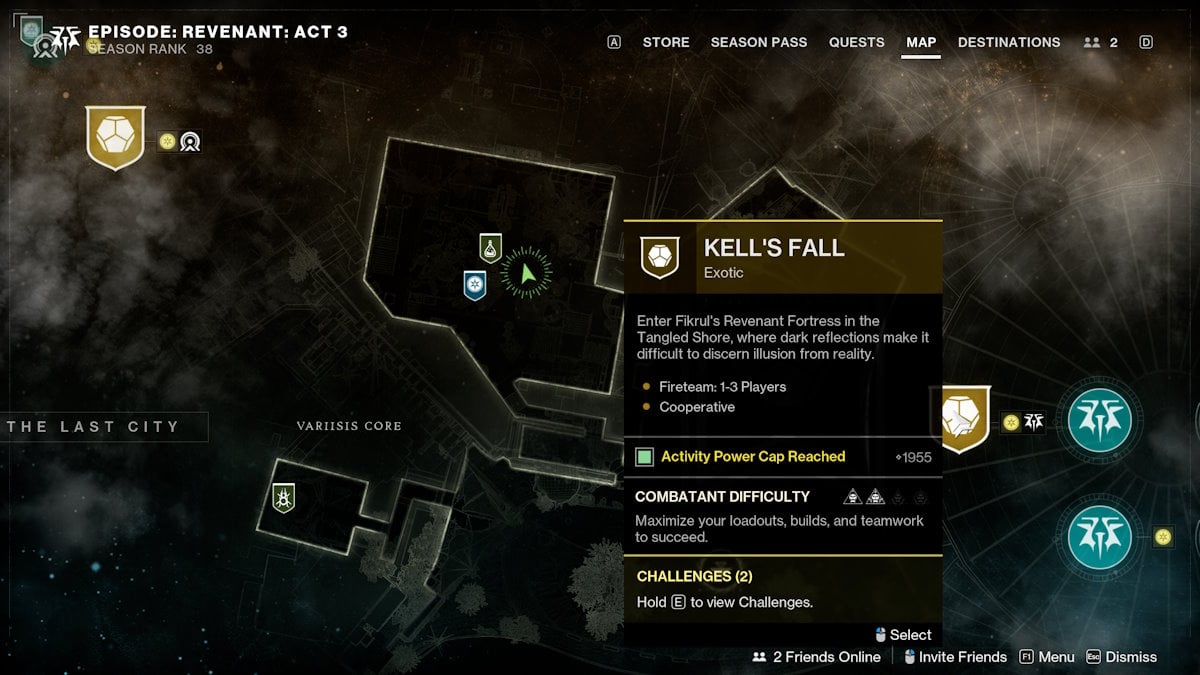Open the Store tab
The width and height of the screenshot is (1200, 675).
coord(666,42)
